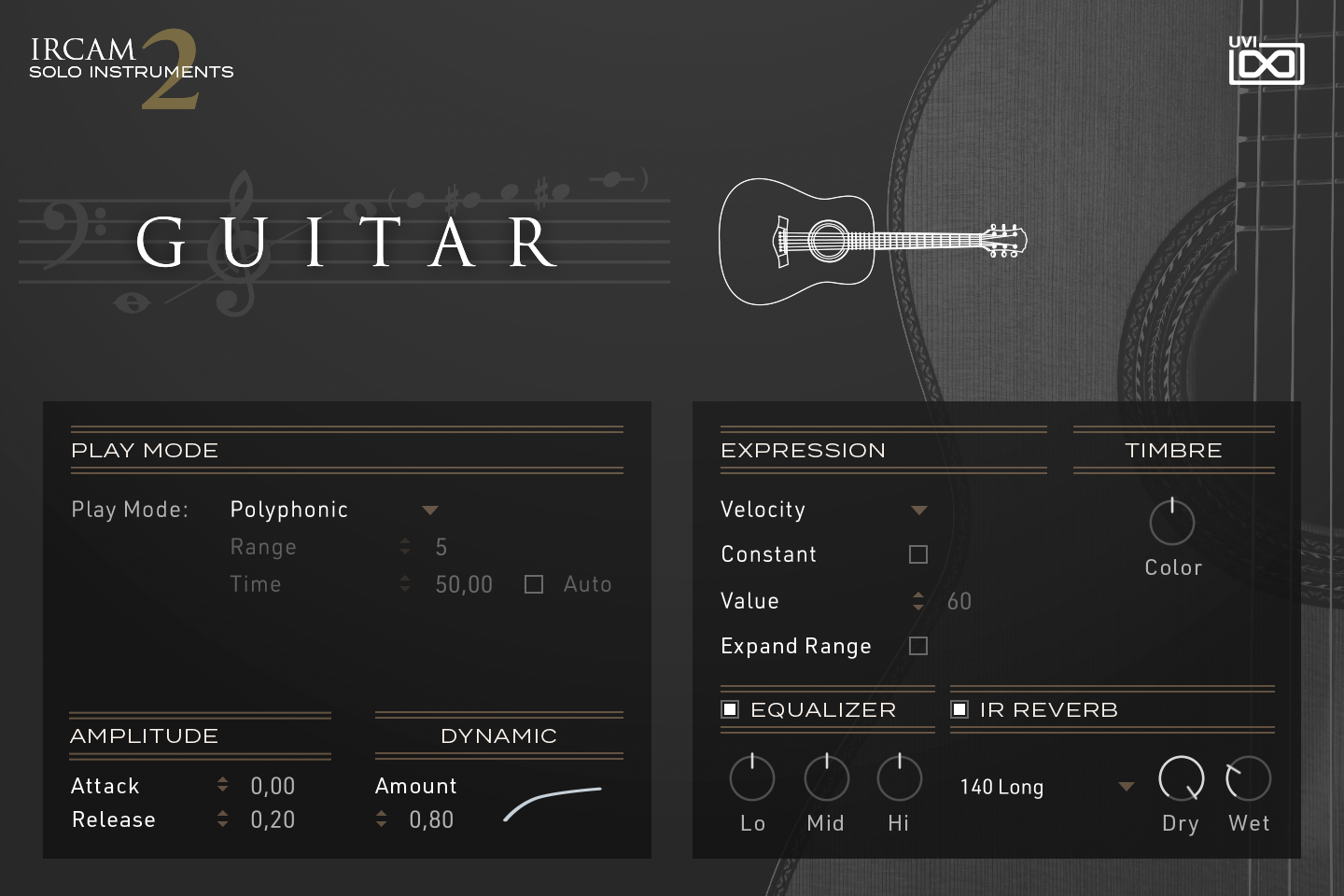Enable the Auto checkbox next to Time

pyautogui.click(x=533, y=583)
